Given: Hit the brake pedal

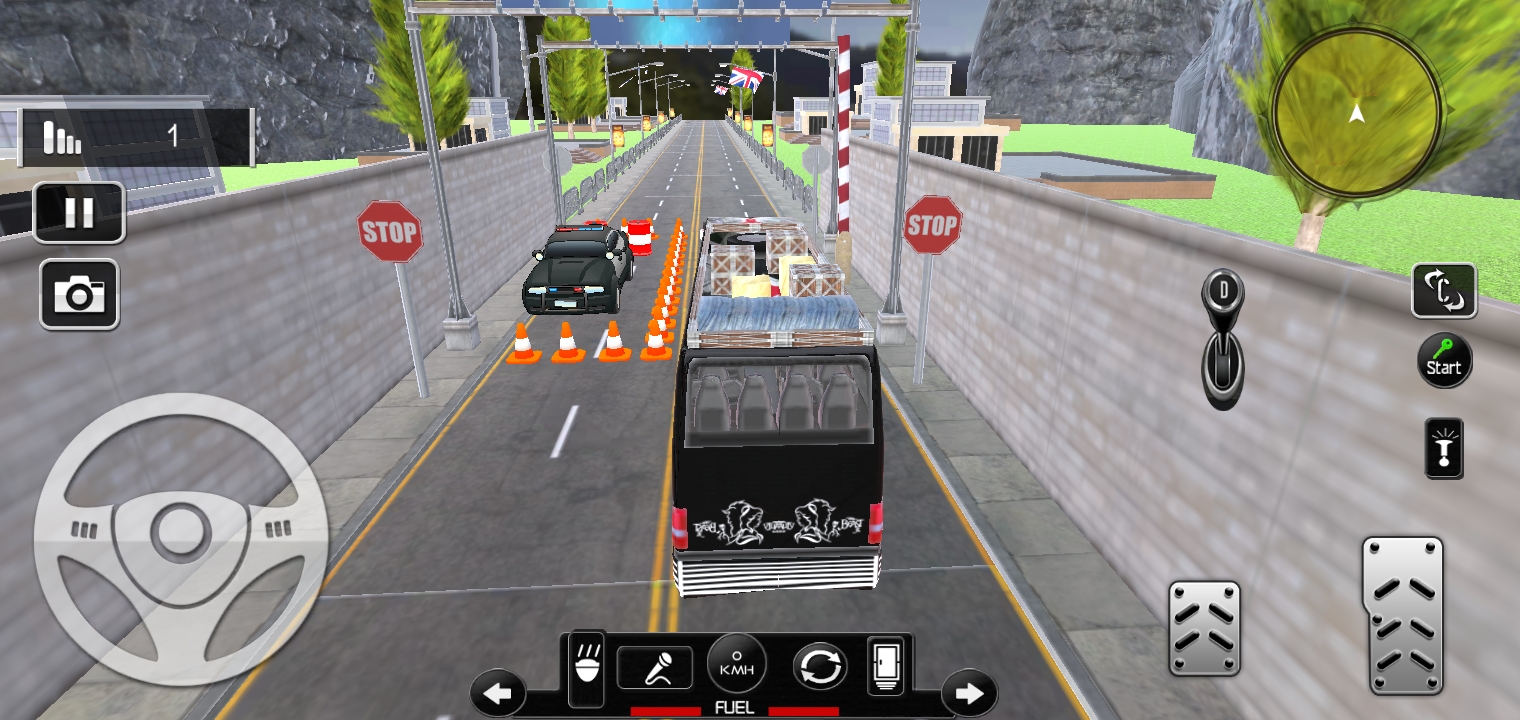Looking at the screenshot, I should (1204, 628).
